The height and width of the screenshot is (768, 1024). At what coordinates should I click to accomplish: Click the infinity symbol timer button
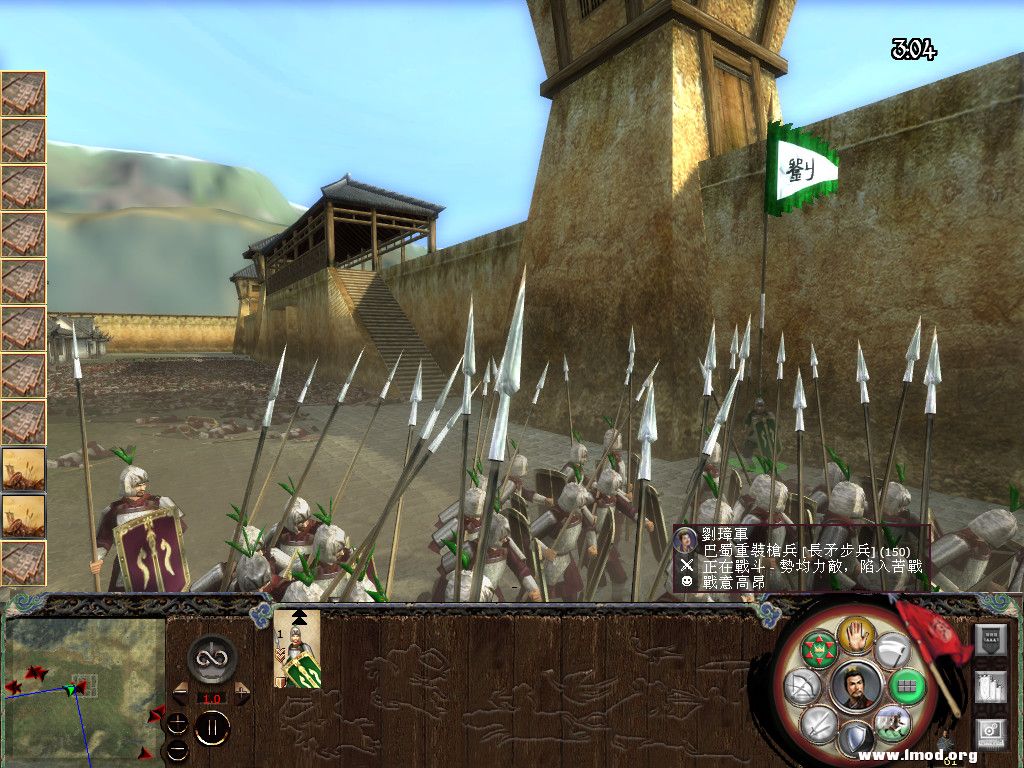[212, 658]
